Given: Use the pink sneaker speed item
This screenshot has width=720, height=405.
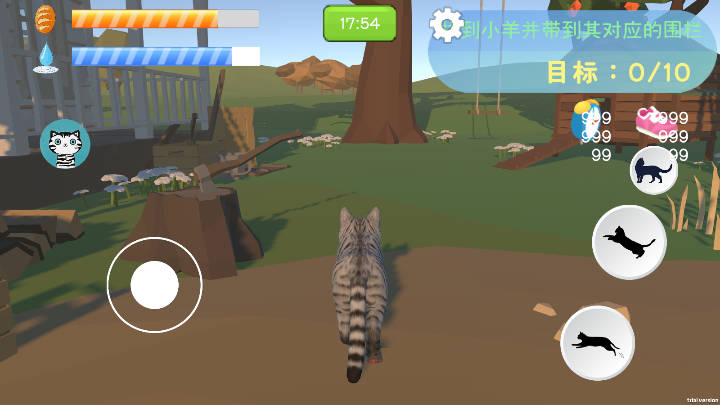Looking at the screenshot, I should (x=652, y=120).
